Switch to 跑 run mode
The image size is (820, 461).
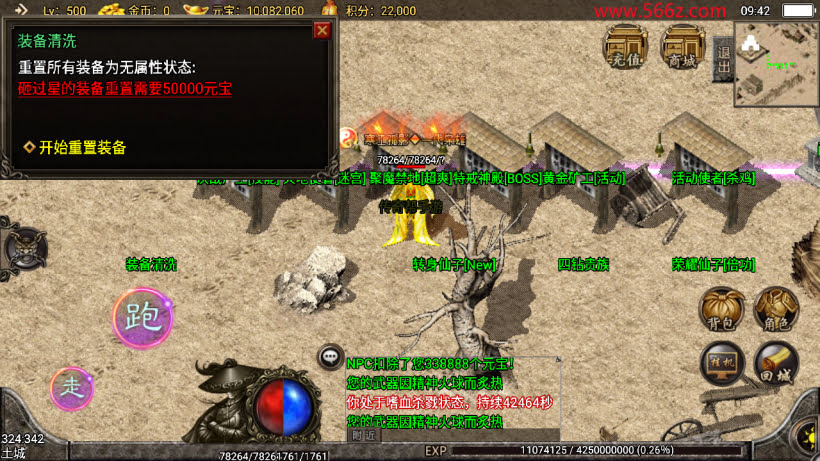tap(142, 318)
